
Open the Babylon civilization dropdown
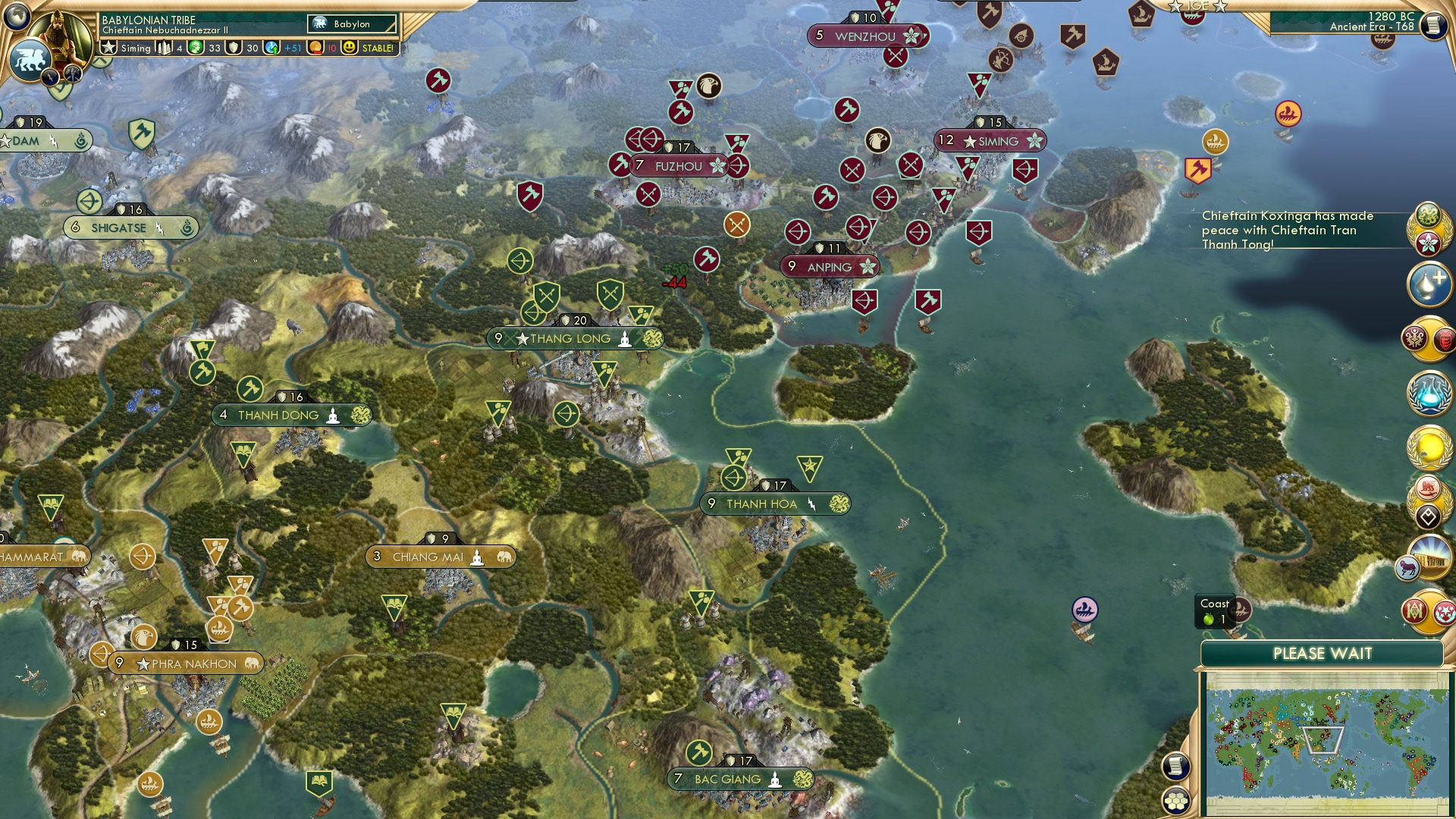pyautogui.click(x=351, y=24)
